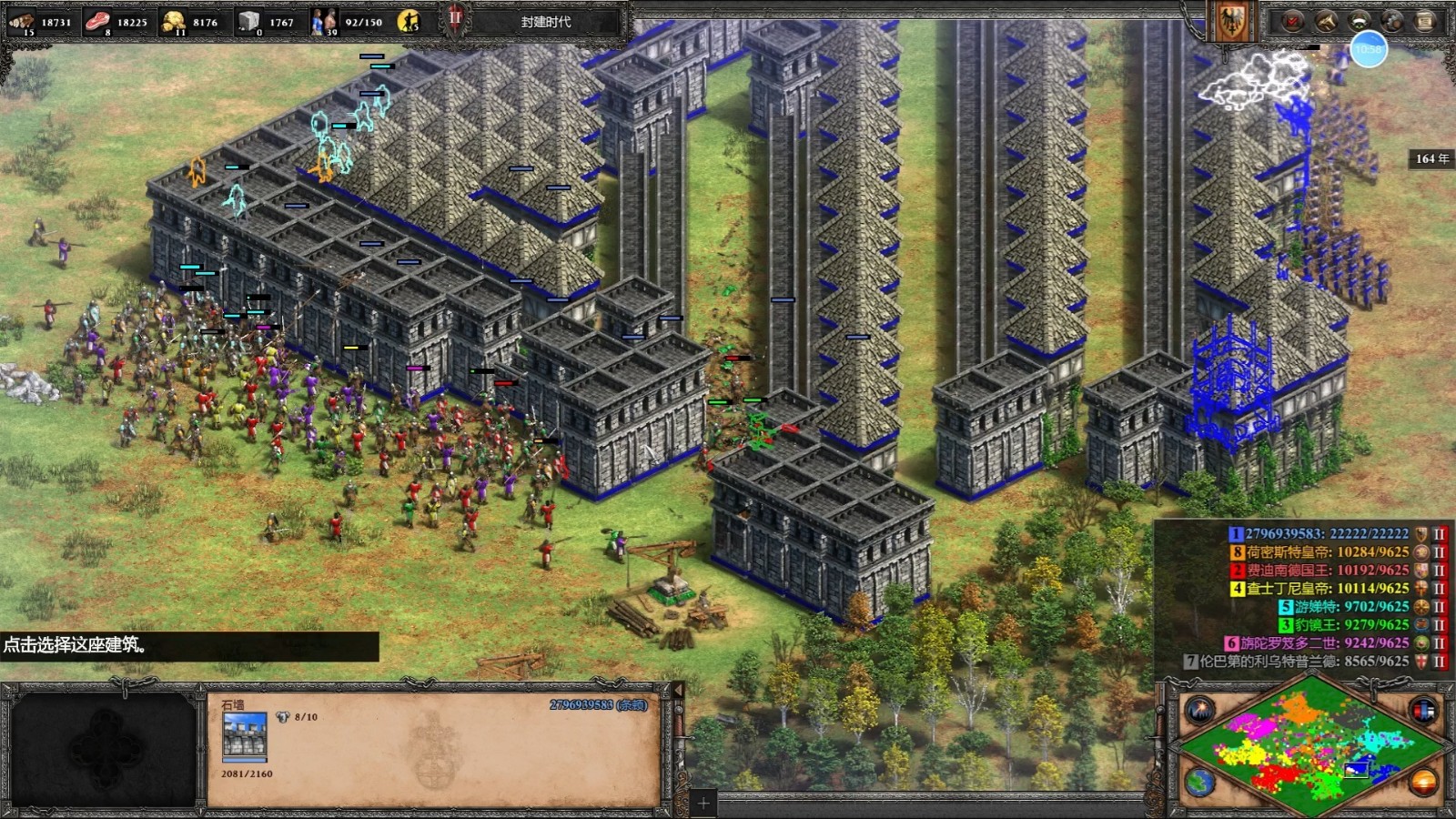Open the diplomacy laurel button
1456x819 pixels.
tap(1360, 21)
